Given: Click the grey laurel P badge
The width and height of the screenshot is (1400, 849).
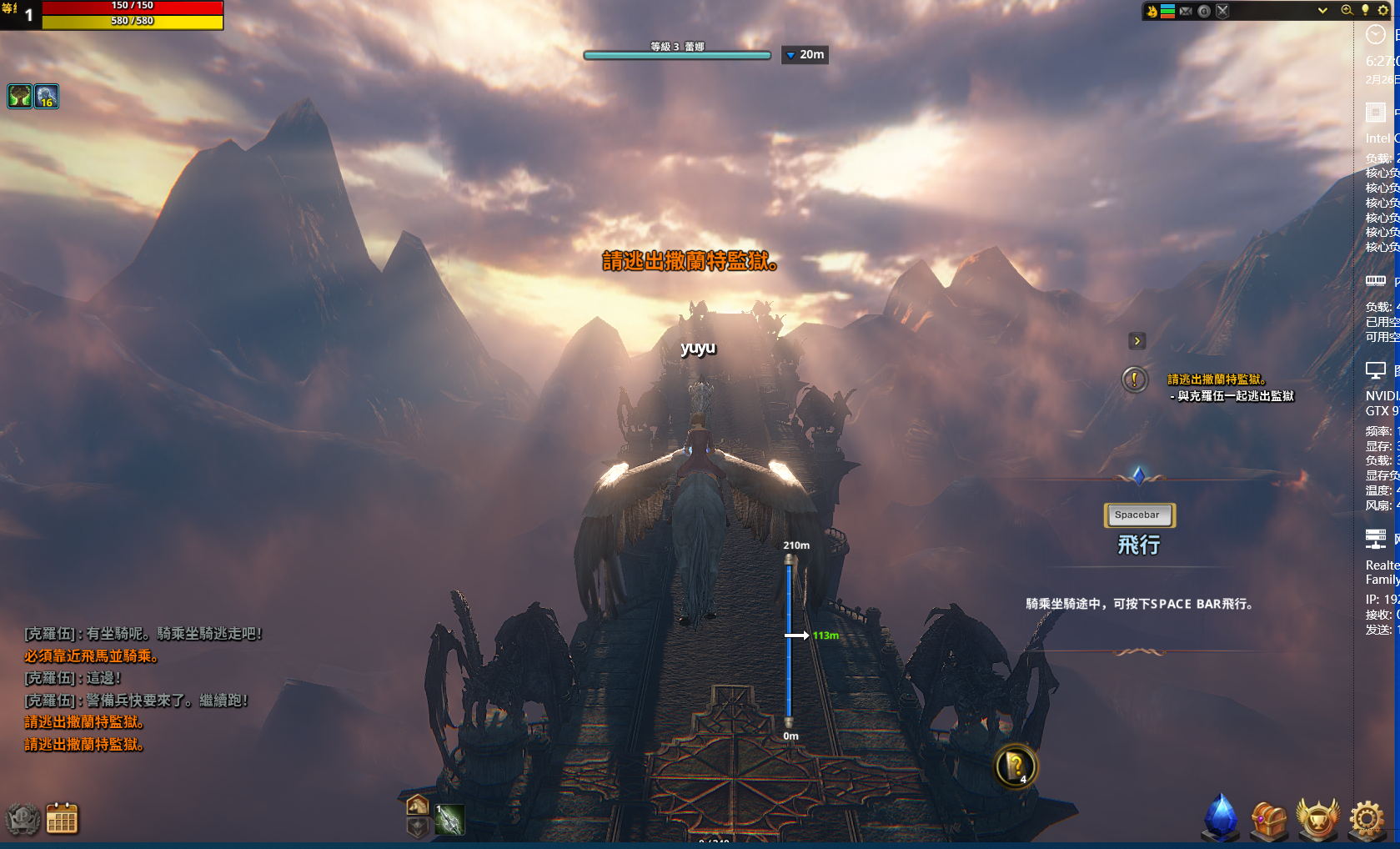Looking at the screenshot, I should click(x=23, y=819).
